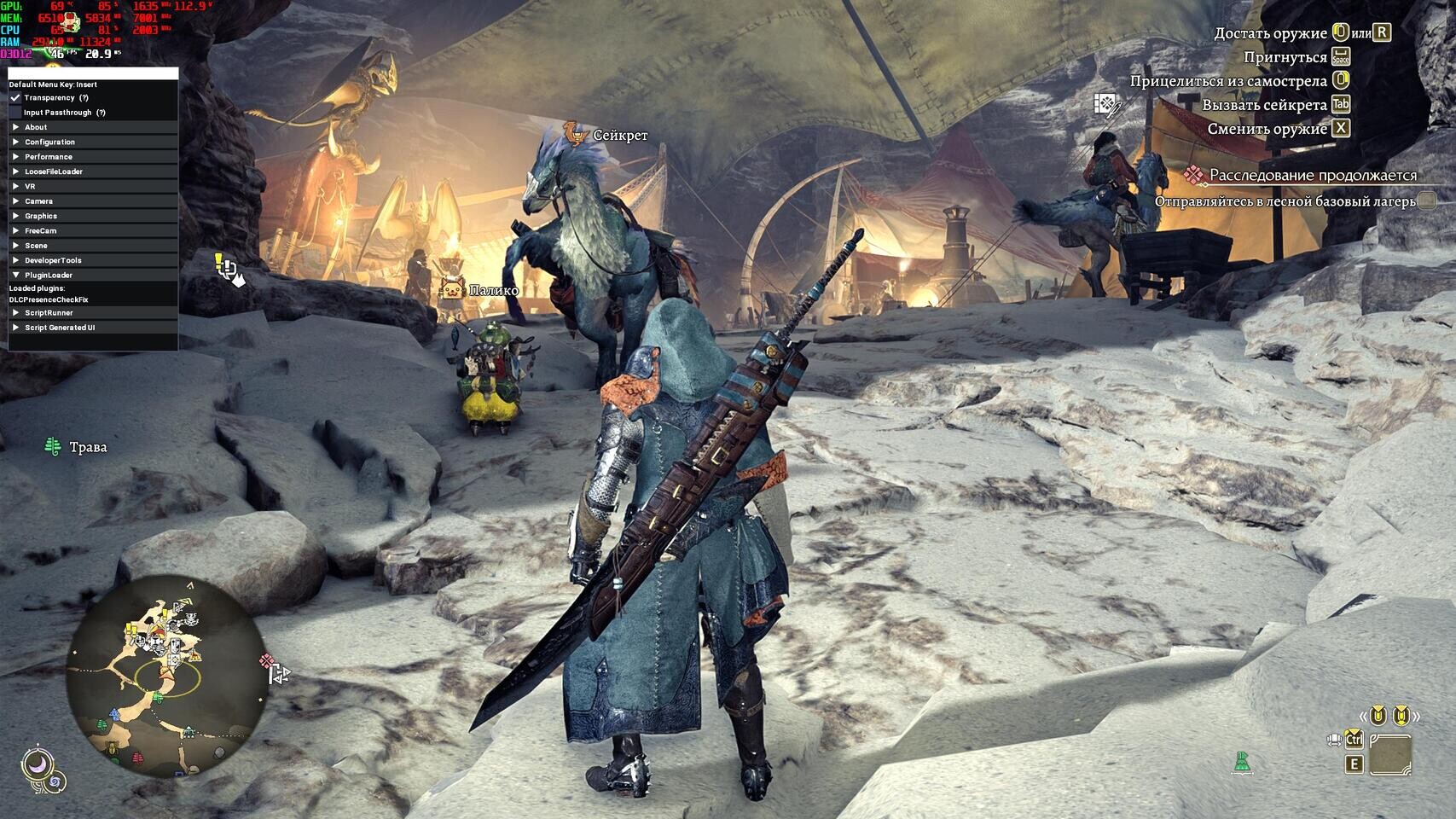
Task: Uncheck the Transparency option
Action: (x=14, y=97)
